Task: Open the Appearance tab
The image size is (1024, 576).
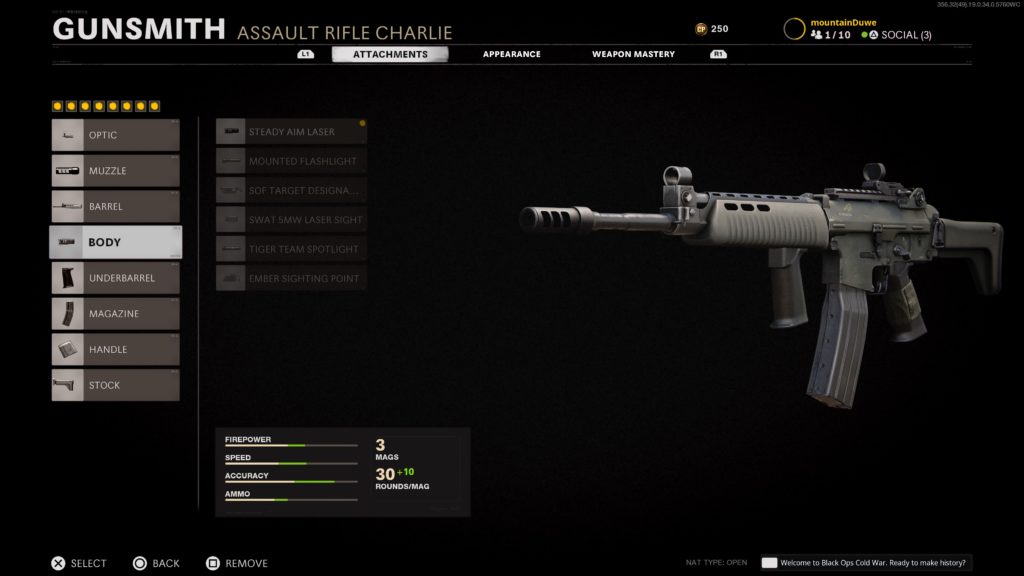Action: point(511,54)
